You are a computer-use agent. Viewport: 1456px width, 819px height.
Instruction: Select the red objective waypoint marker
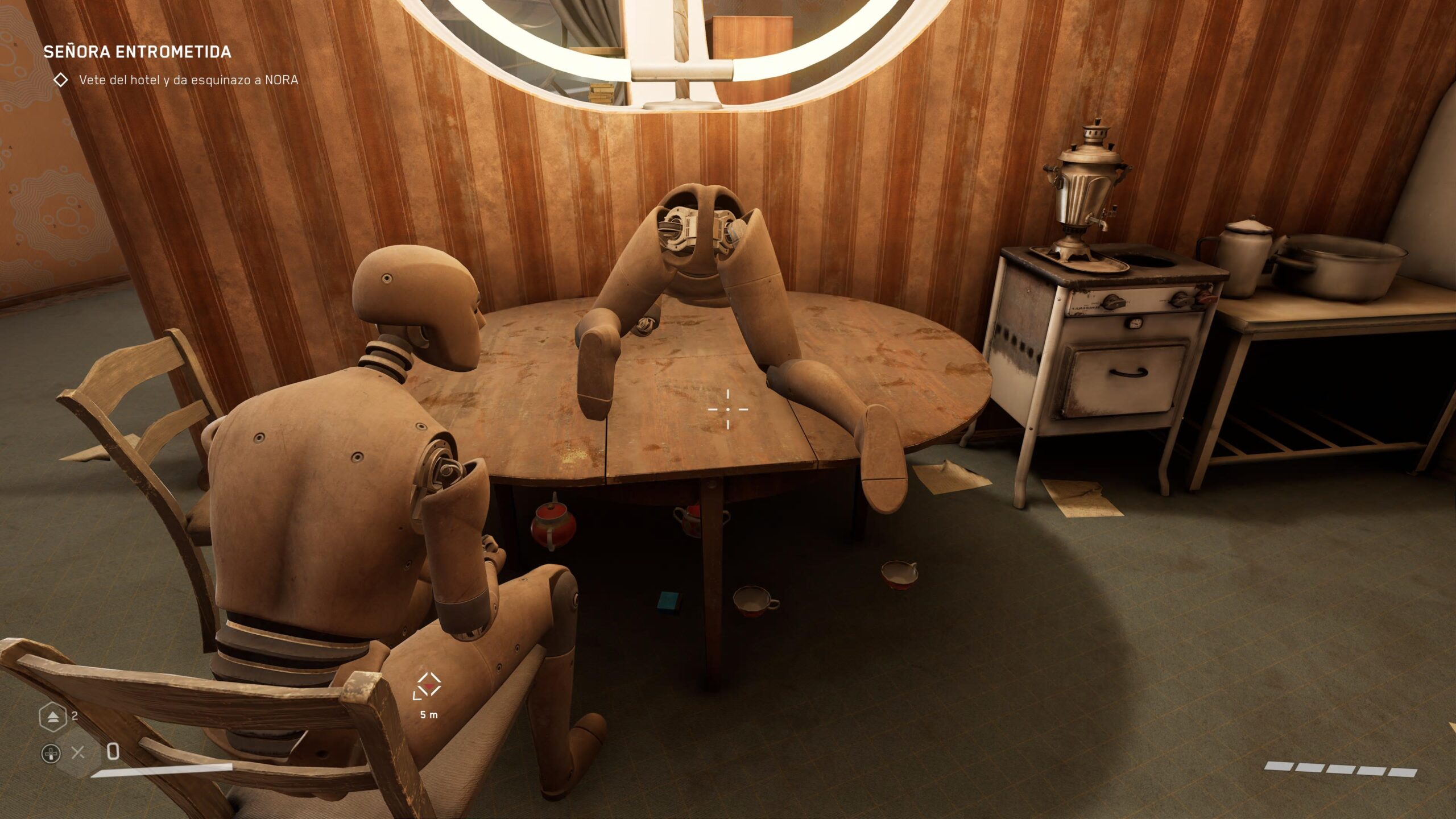click(428, 687)
